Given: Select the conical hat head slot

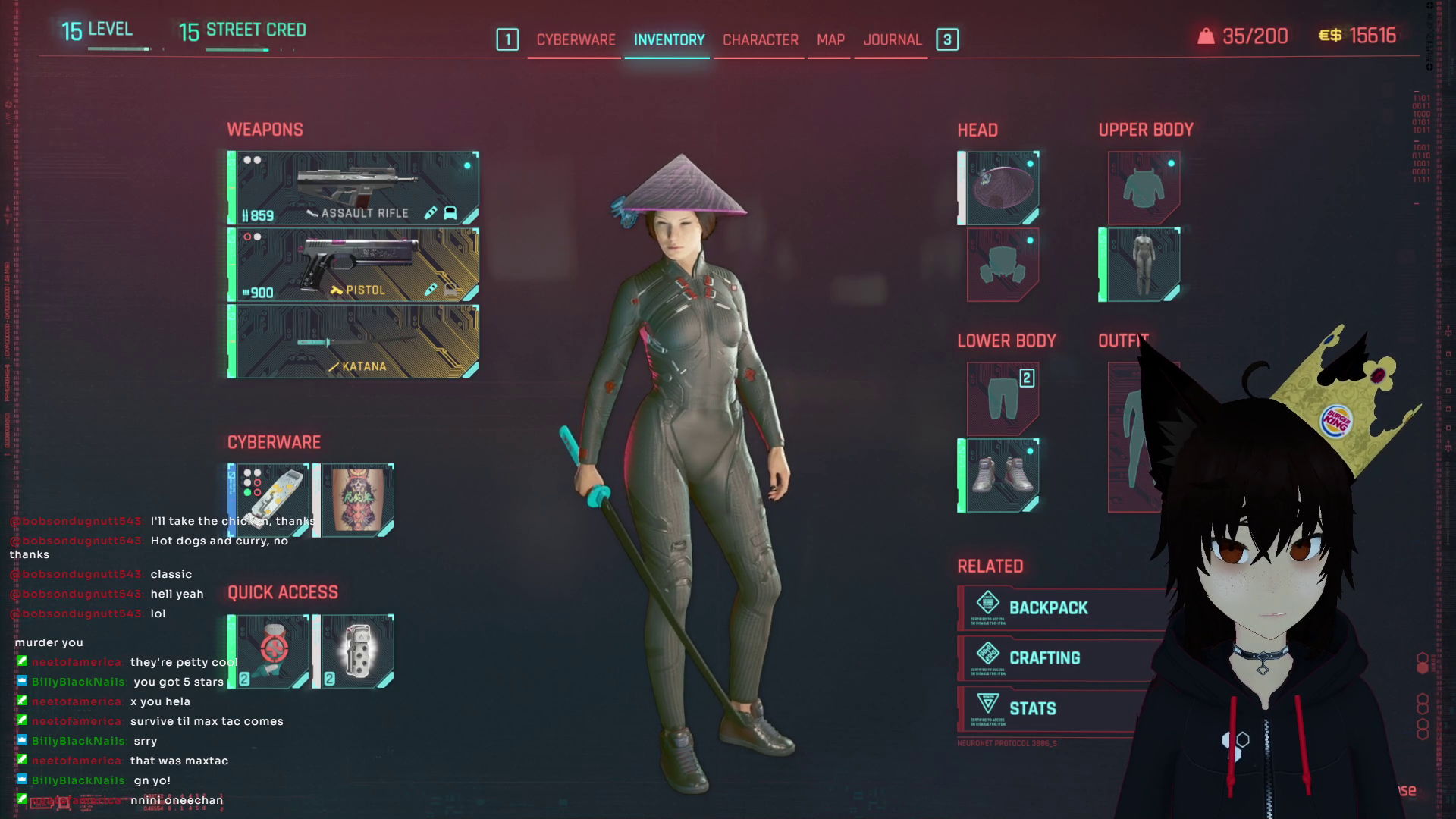Looking at the screenshot, I should pos(999,188).
